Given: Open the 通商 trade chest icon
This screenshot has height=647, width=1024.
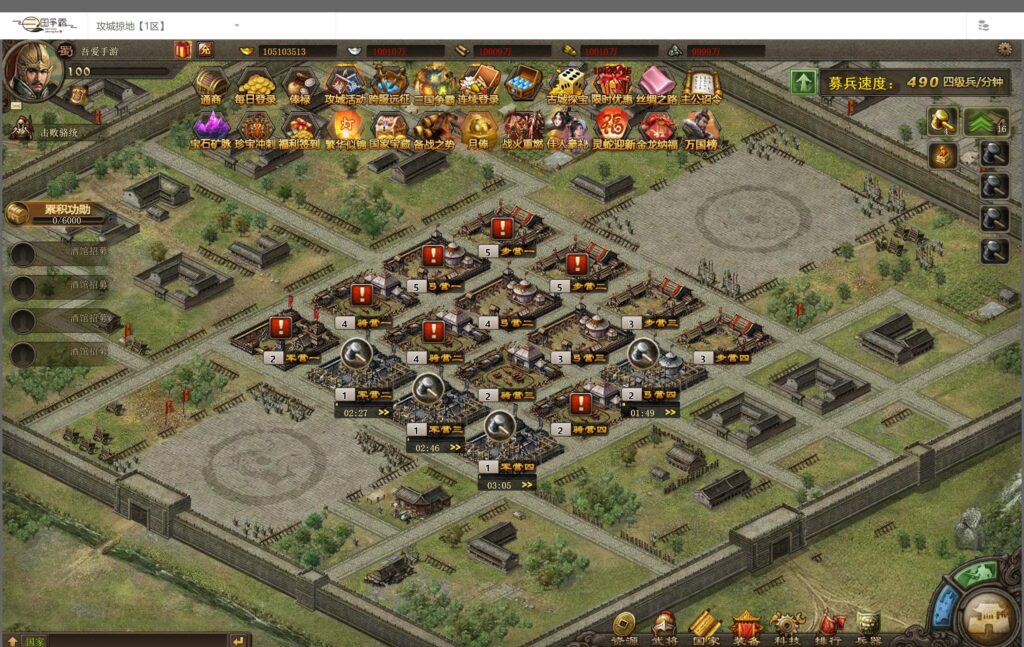Looking at the screenshot, I should [211, 84].
